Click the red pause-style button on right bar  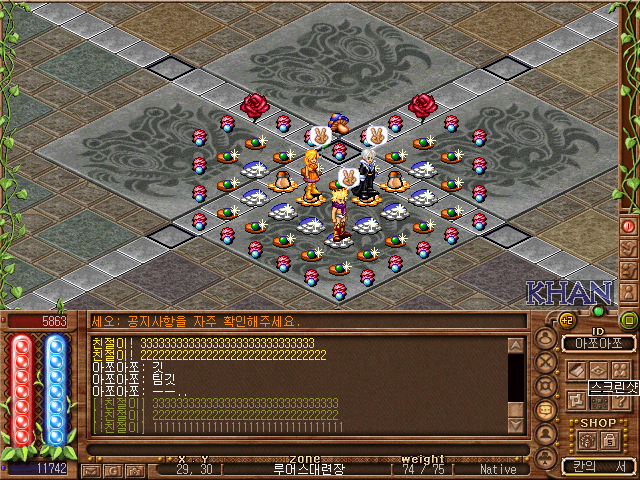click(629, 226)
